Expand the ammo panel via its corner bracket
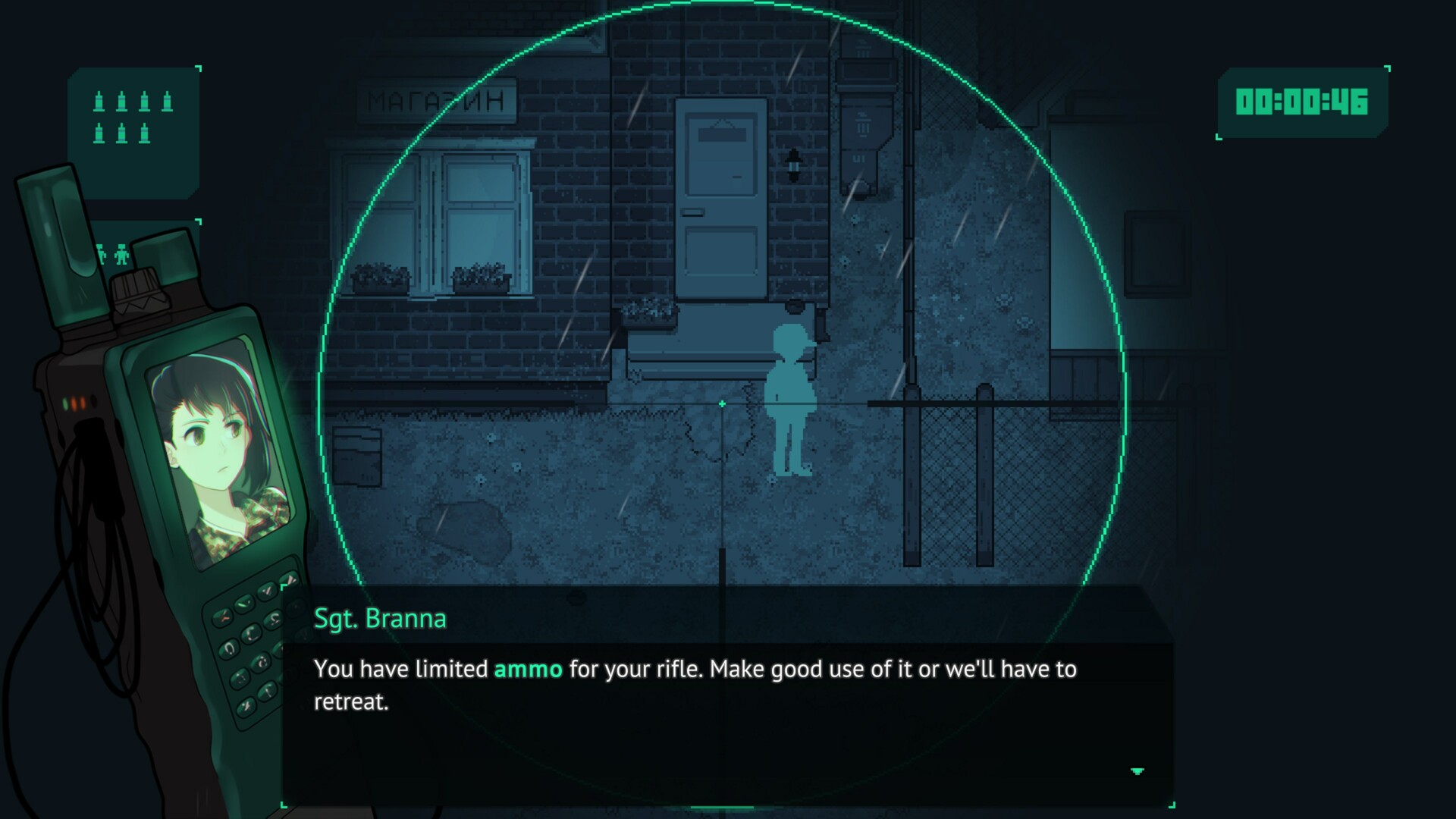 pyautogui.click(x=199, y=68)
